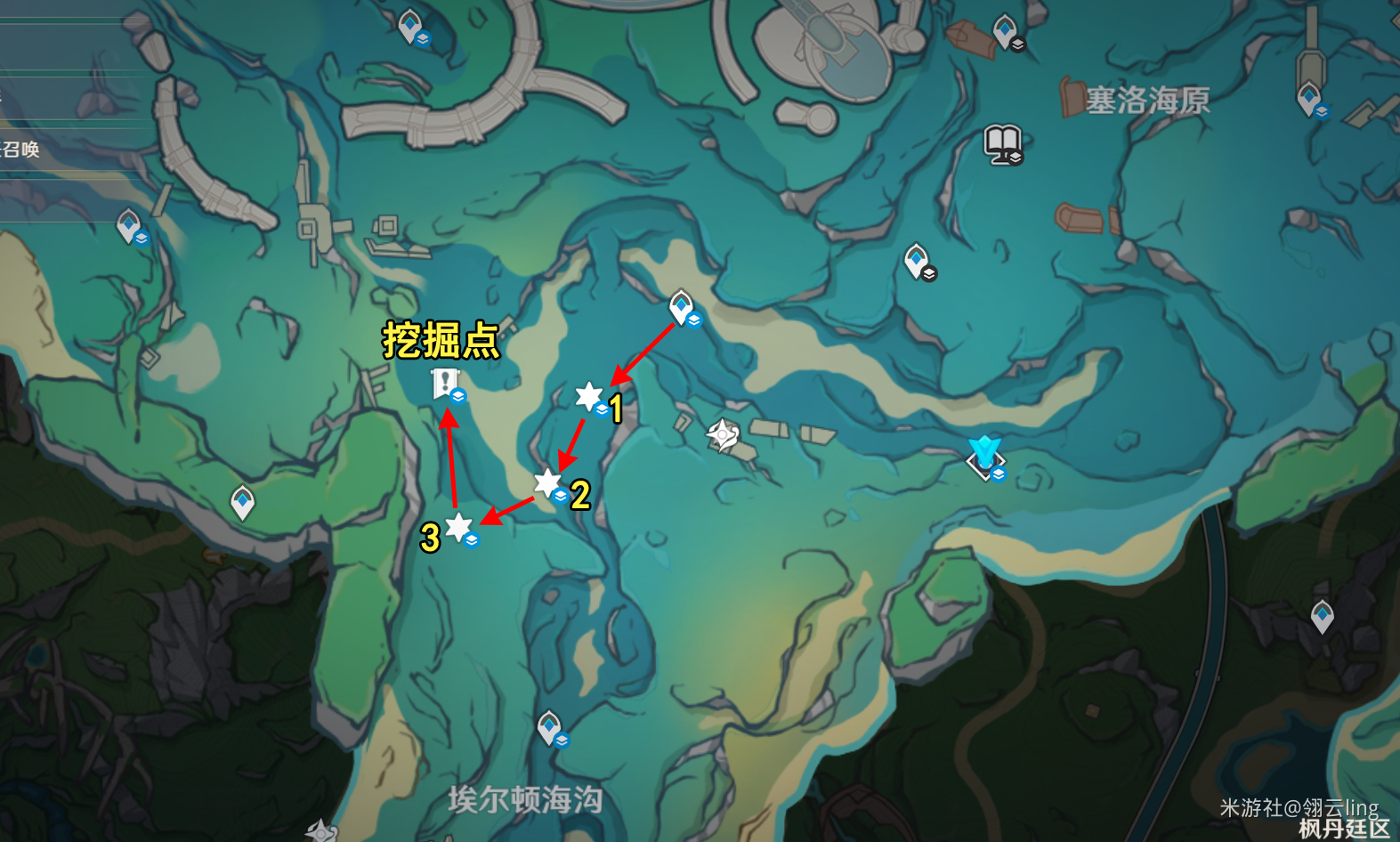
Task: Click star marker number 2
Action: (546, 482)
